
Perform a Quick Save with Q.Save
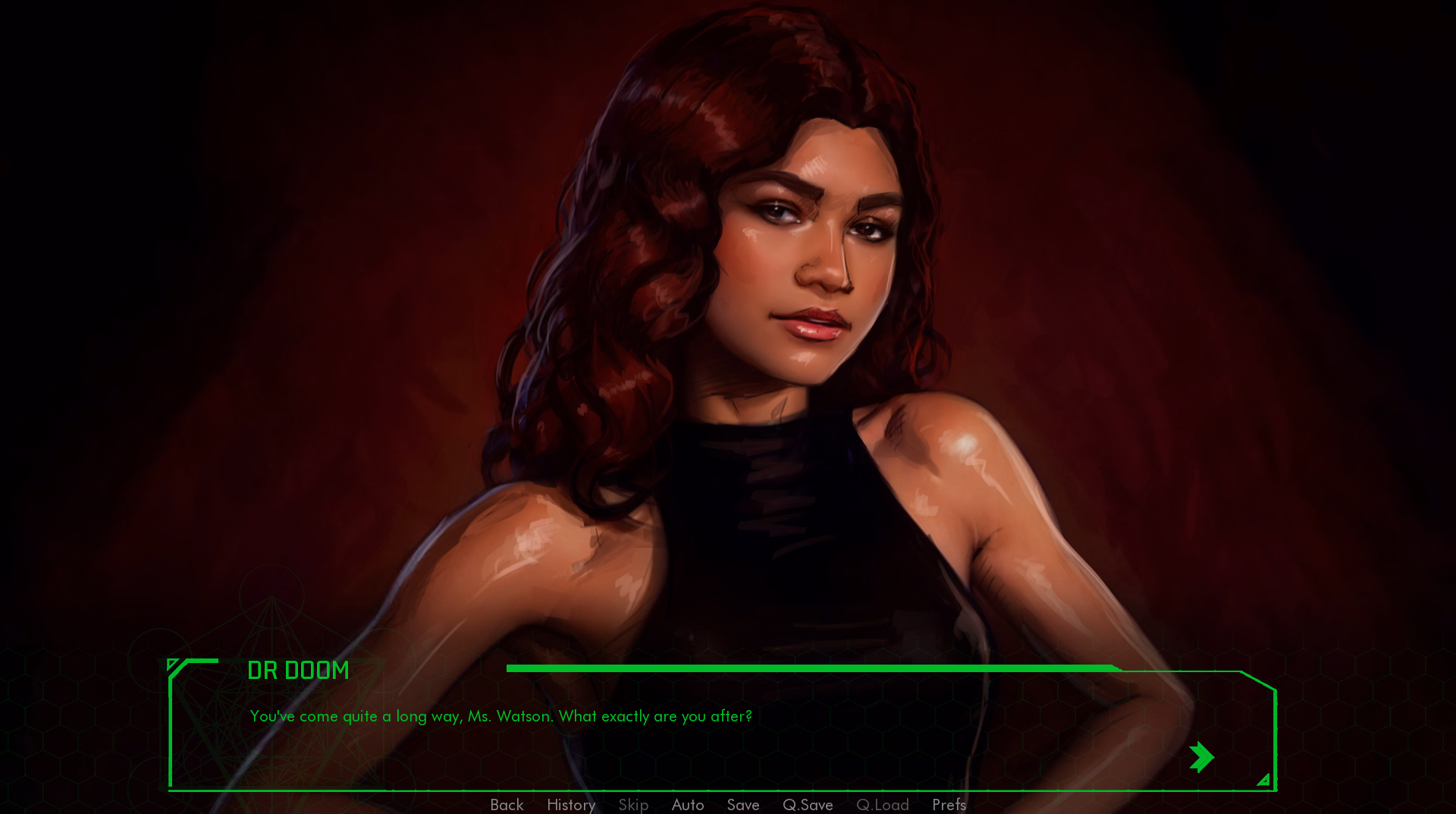tap(807, 806)
